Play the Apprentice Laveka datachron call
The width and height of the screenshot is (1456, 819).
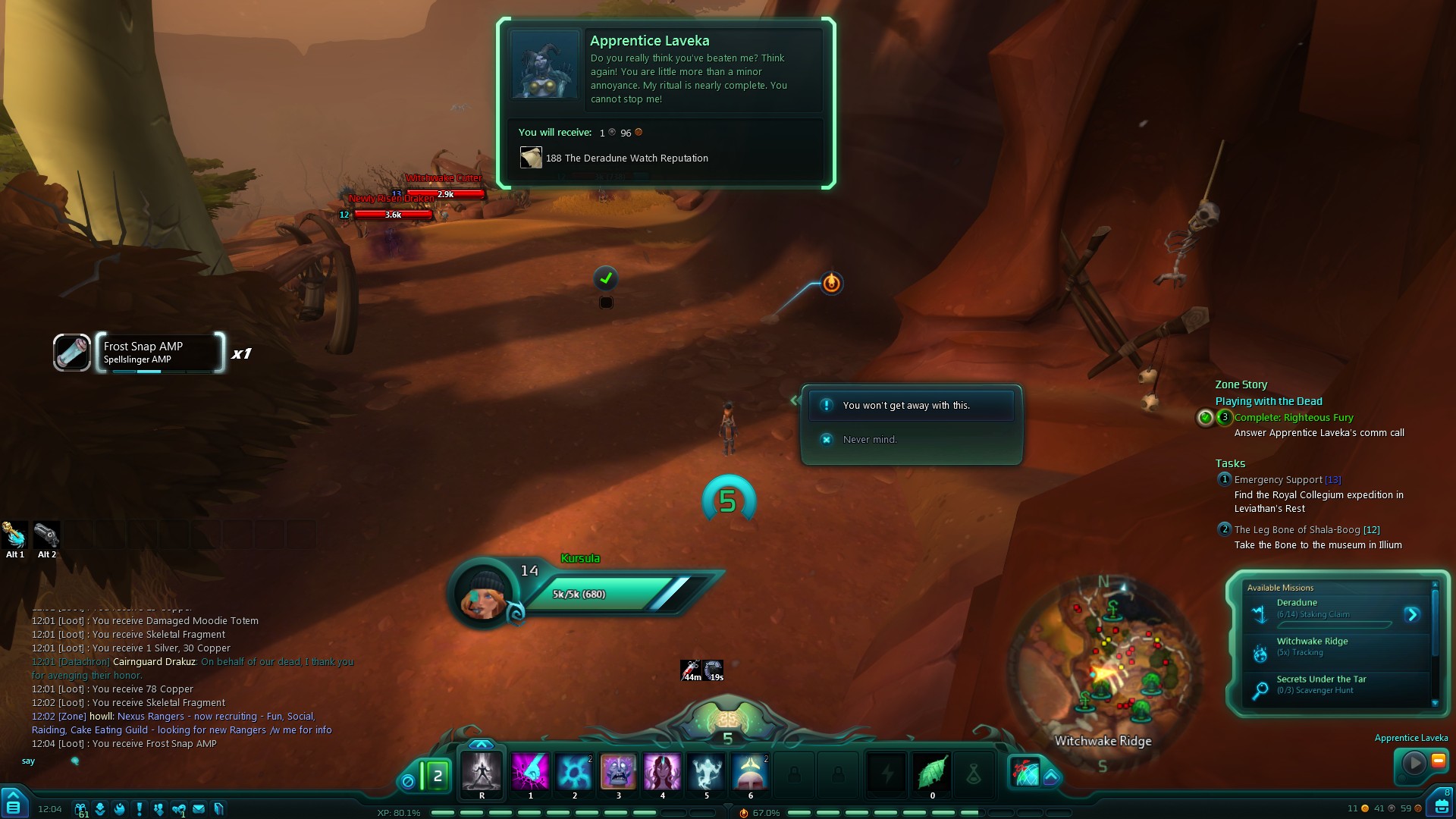tap(1414, 763)
